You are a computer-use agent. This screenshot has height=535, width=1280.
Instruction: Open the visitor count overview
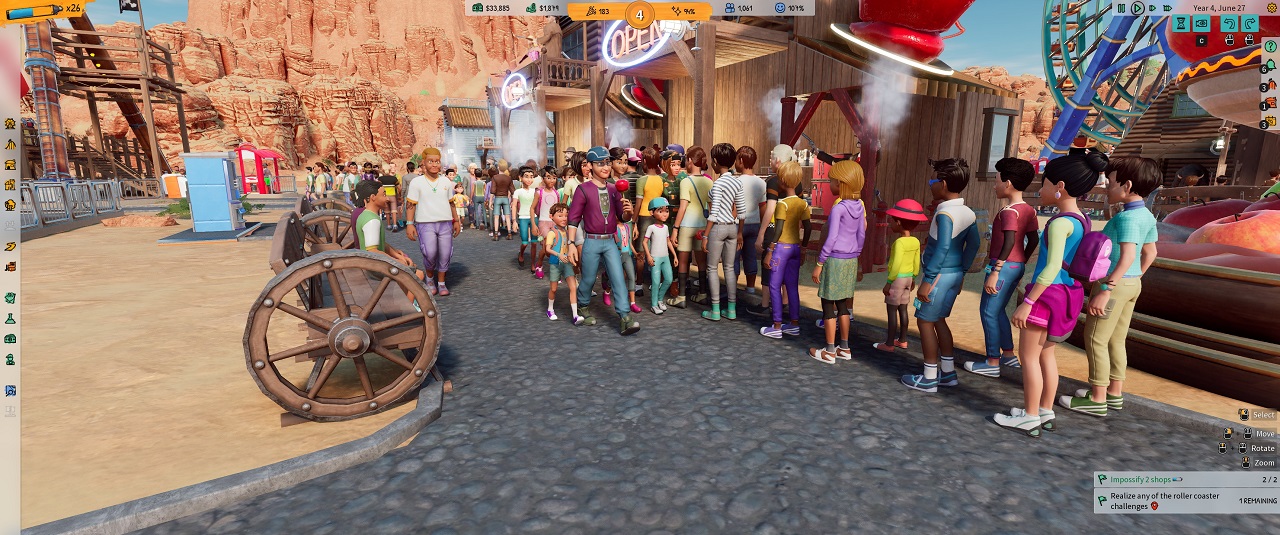[740, 8]
